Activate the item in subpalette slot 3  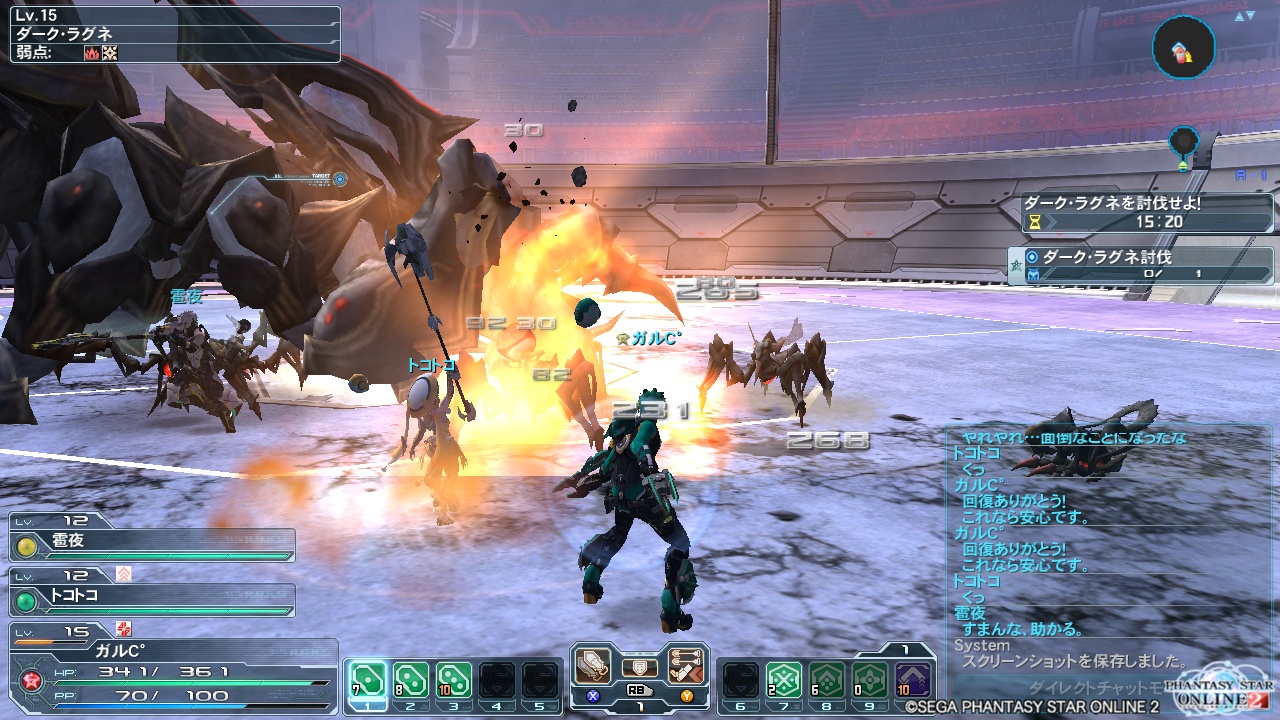click(454, 679)
